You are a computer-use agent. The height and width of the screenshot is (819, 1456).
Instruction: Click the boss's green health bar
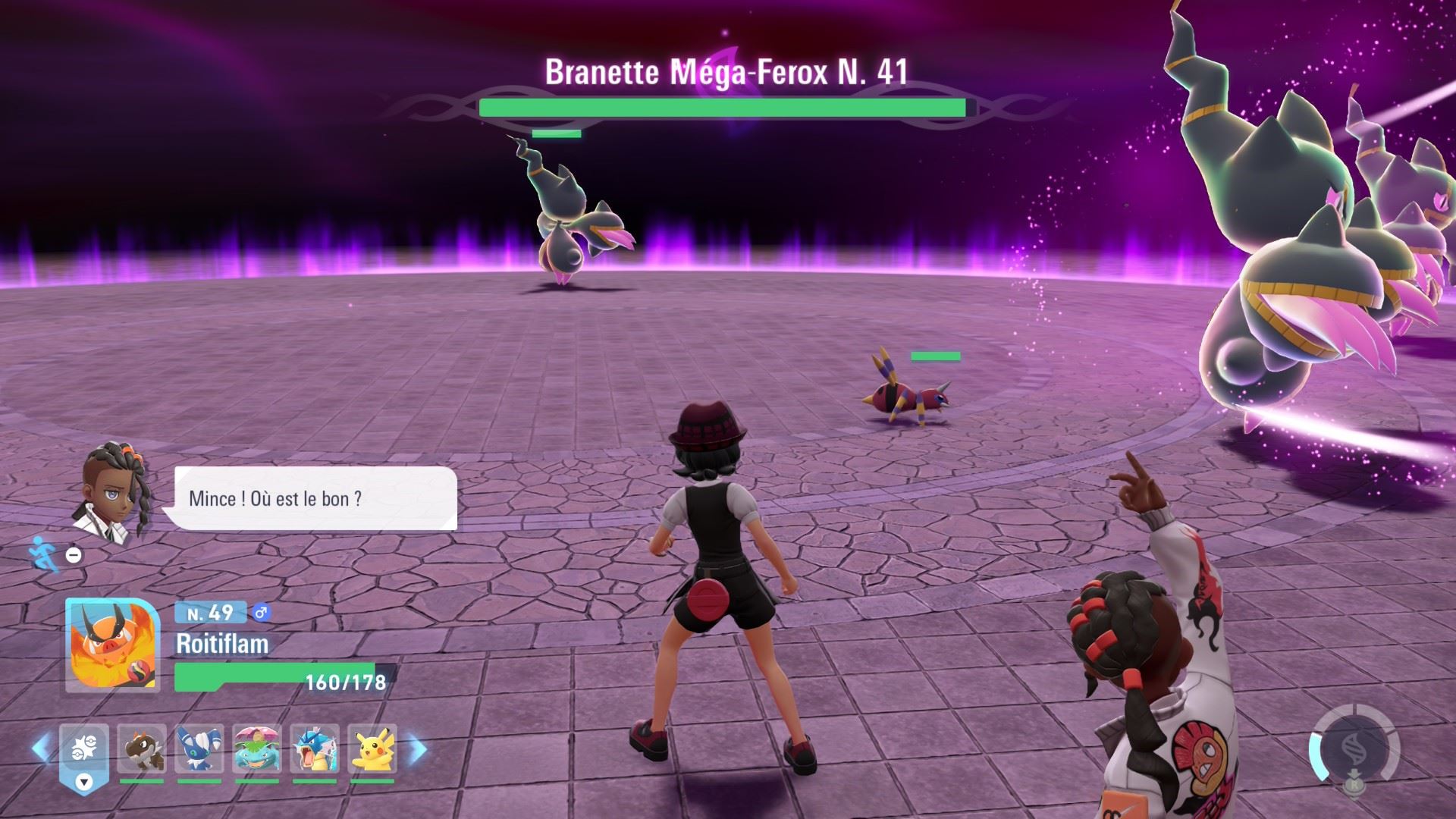click(724, 108)
